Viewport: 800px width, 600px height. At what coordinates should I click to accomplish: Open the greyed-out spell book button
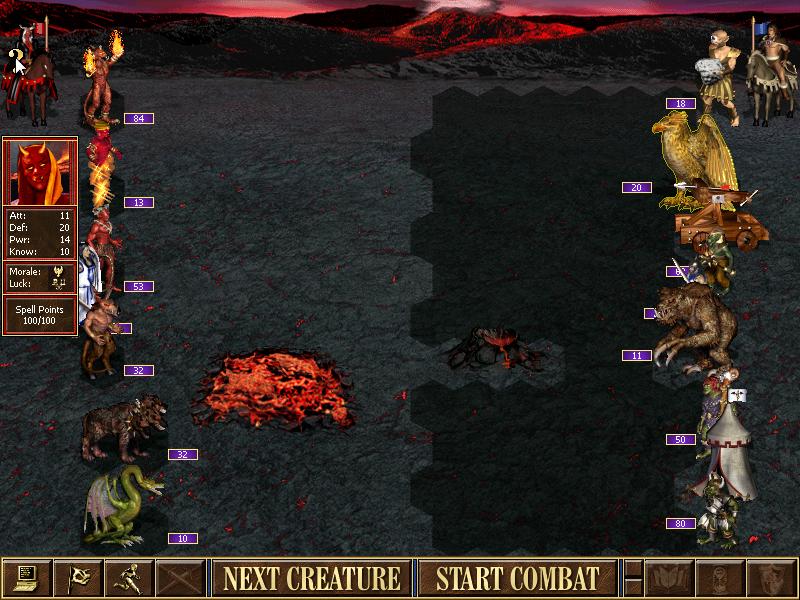click(x=668, y=578)
